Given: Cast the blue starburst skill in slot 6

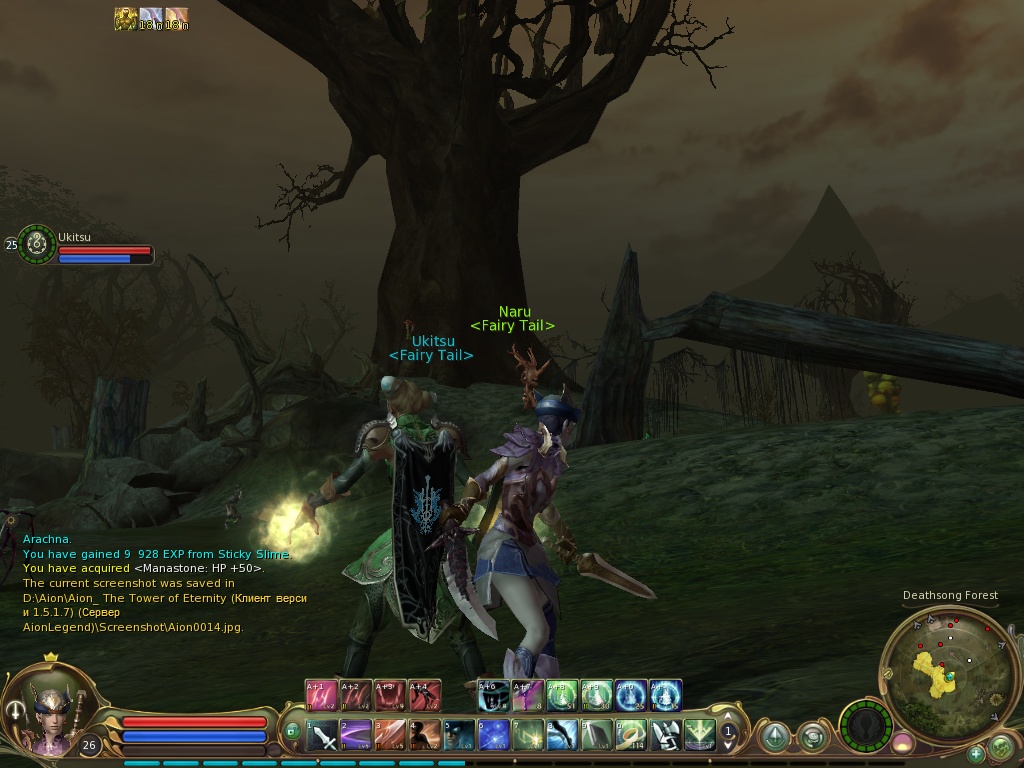Looking at the screenshot, I should click(x=493, y=736).
